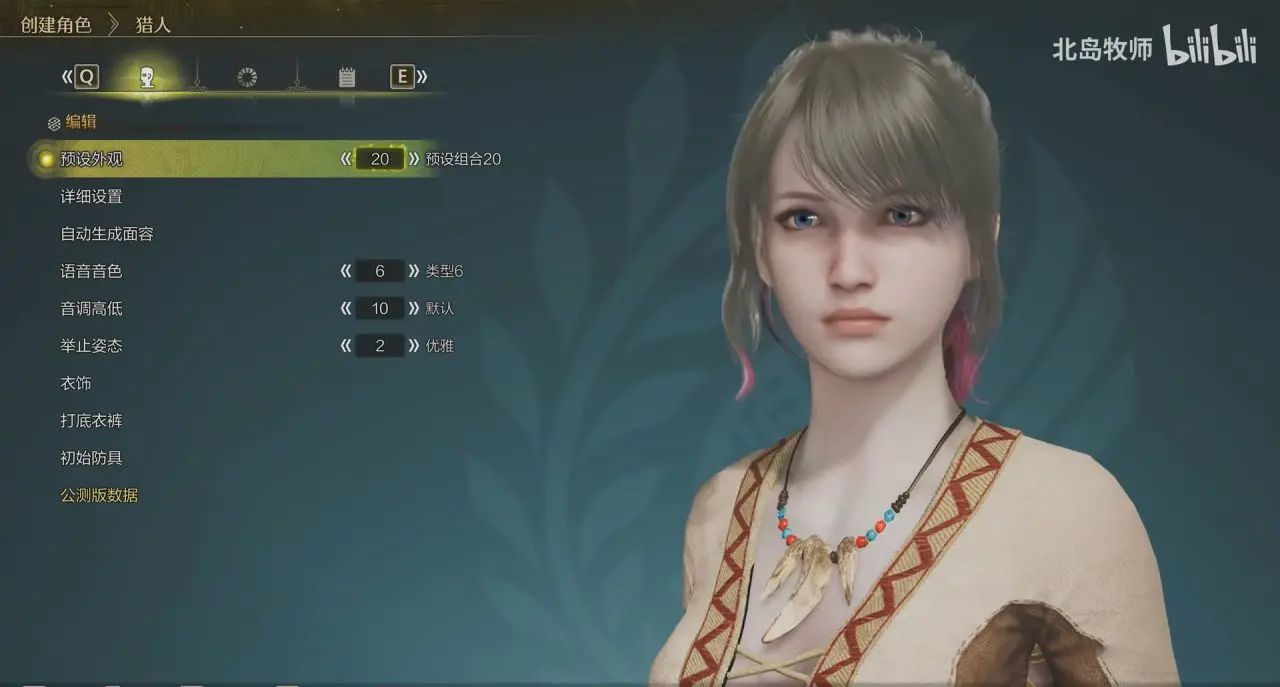Select the 预设外观 preset appearance row
The height and width of the screenshot is (687, 1280).
91,159
